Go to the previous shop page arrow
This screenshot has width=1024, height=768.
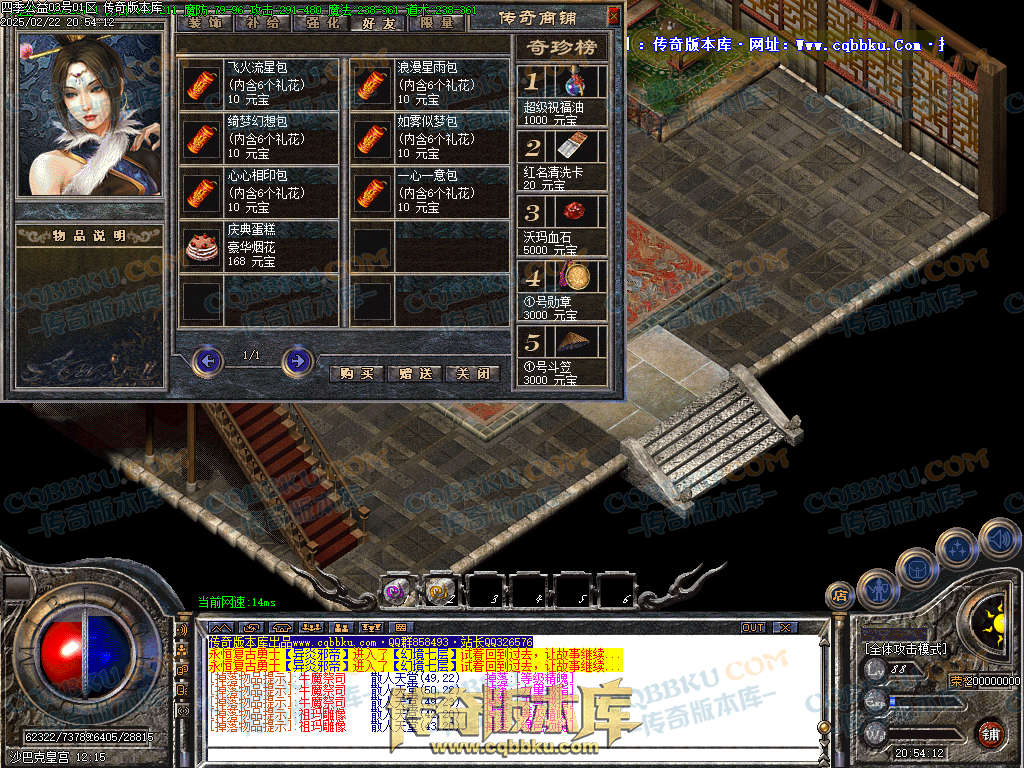[x=207, y=360]
